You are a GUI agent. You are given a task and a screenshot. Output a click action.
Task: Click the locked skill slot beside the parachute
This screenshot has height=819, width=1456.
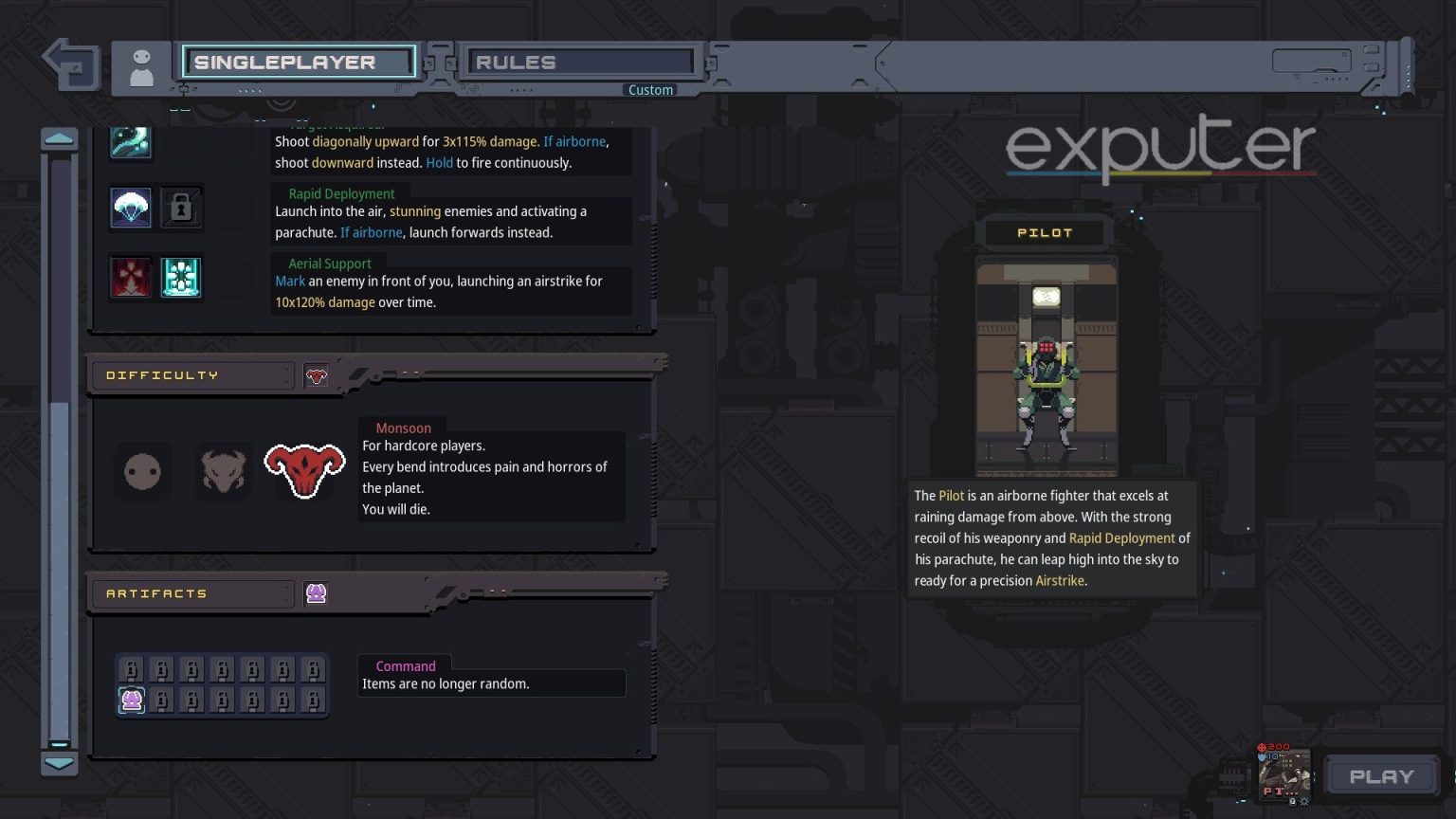click(x=181, y=207)
